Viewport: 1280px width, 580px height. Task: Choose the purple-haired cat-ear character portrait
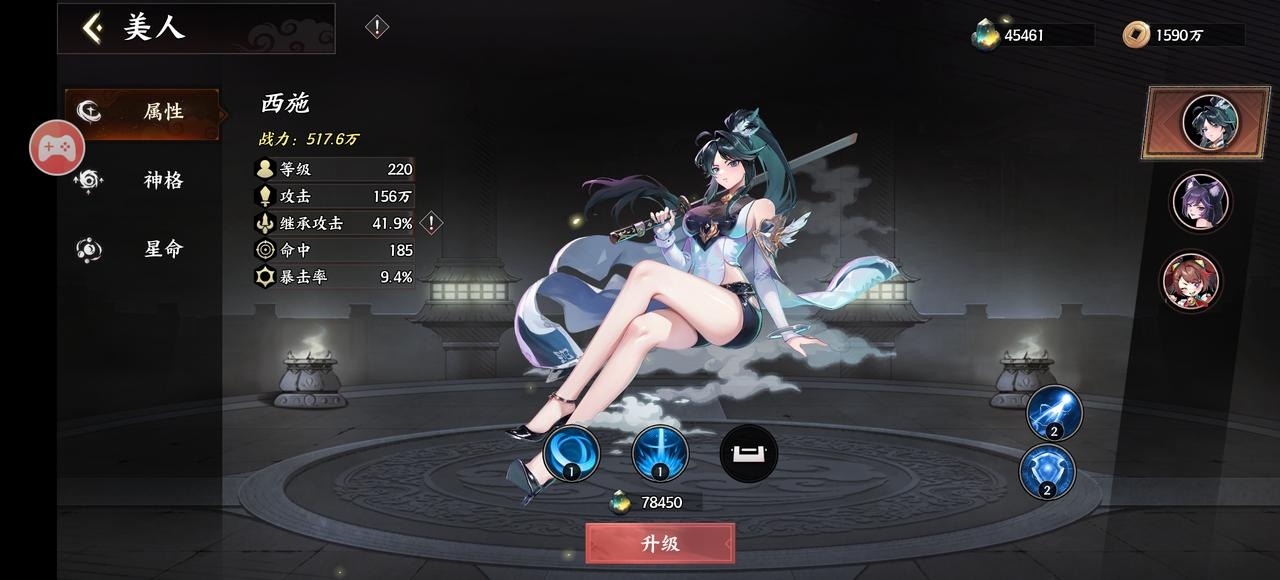point(1199,201)
